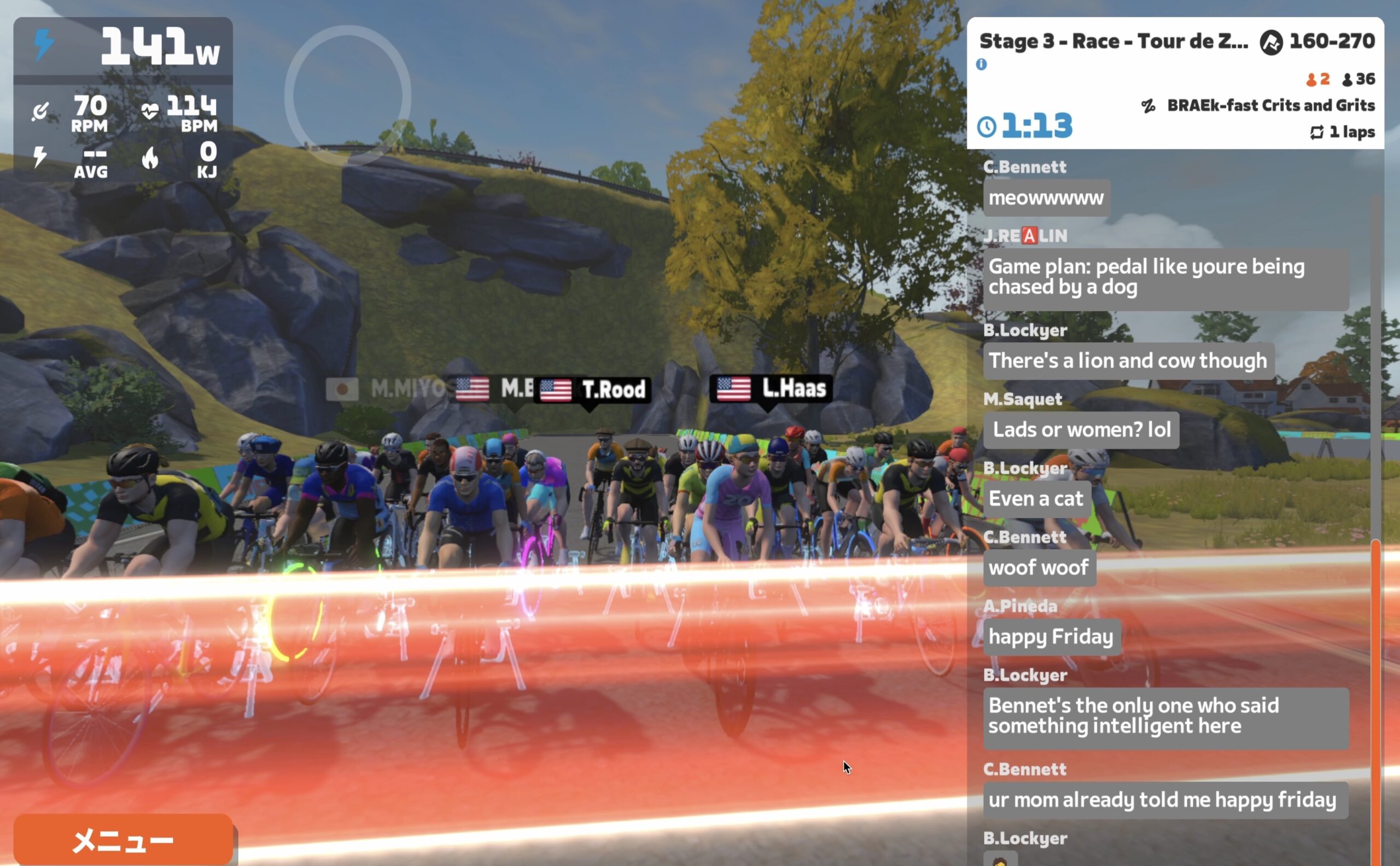This screenshot has height=866, width=1400.
Task: Click the "woof woof" chat bubble
Action: (x=1039, y=568)
